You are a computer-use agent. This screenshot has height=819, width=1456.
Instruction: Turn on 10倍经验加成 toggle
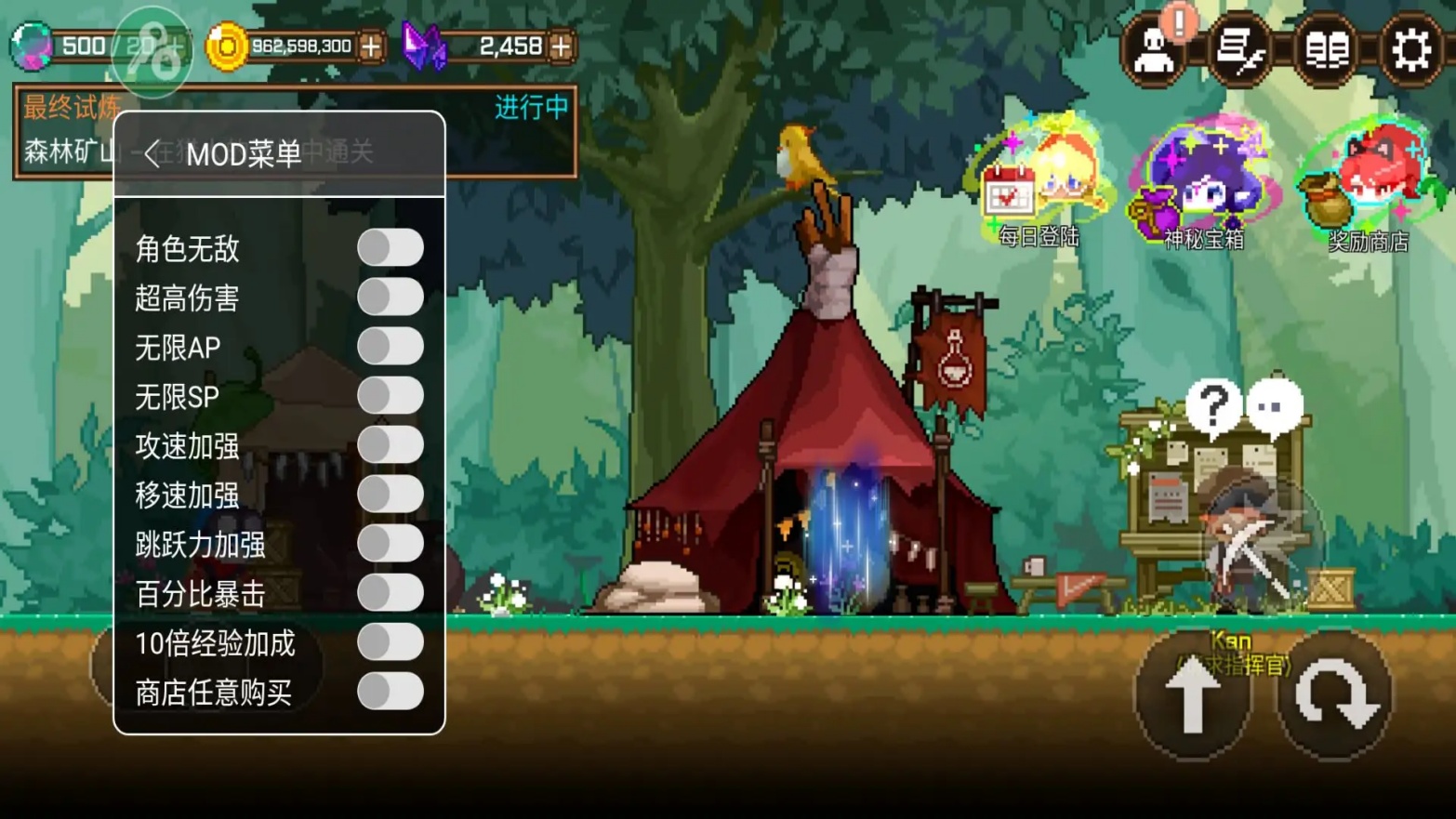point(390,642)
